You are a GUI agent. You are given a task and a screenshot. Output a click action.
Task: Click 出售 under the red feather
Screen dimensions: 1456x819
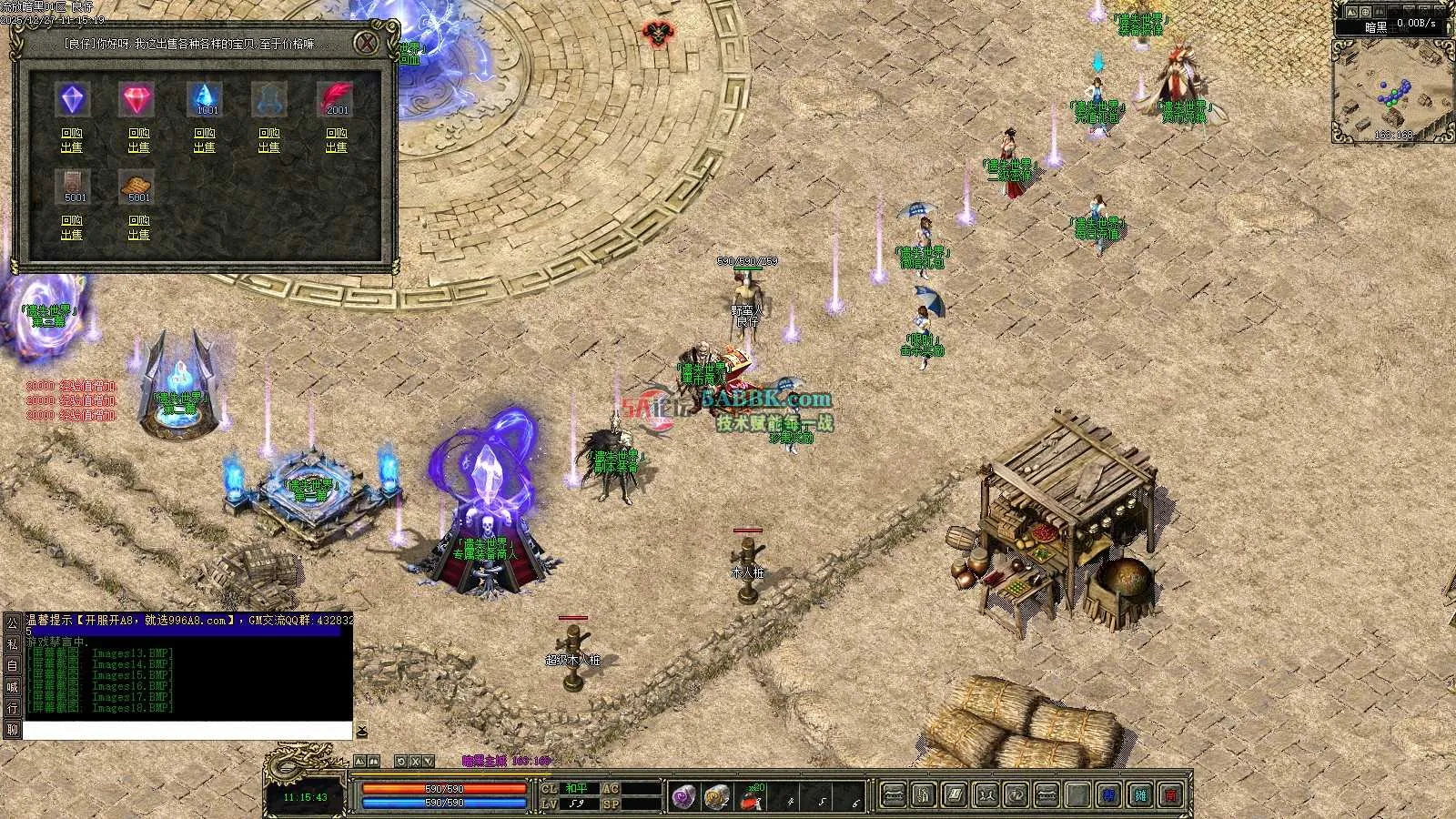(336, 147)
